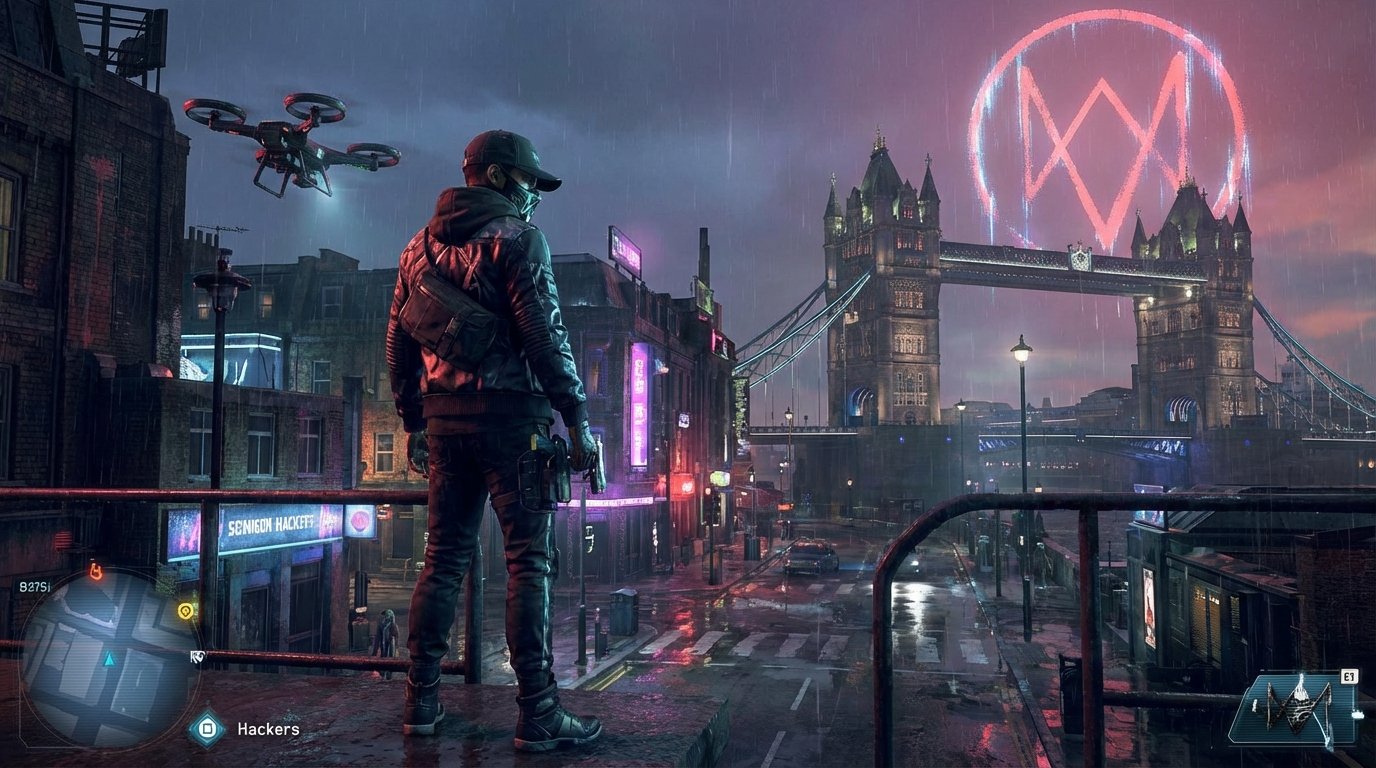Image resolution: width=1376 pixels, height=768 pixels.
Task: Select the orange skull alert marker above the minimap
Action: pos(95,572)
